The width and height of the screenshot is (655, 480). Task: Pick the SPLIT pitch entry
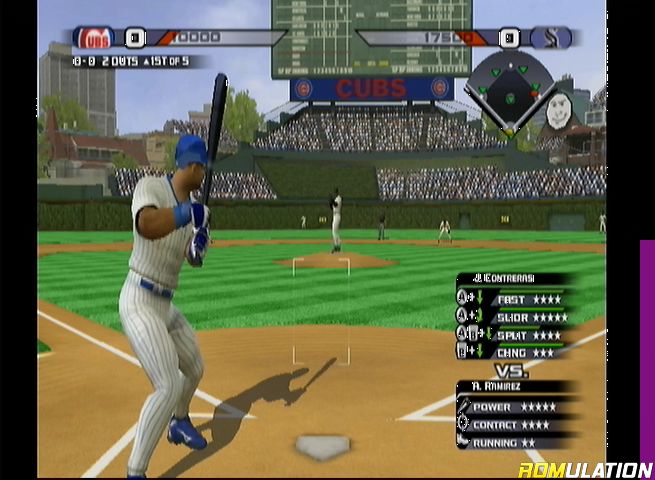click(515, 334)
